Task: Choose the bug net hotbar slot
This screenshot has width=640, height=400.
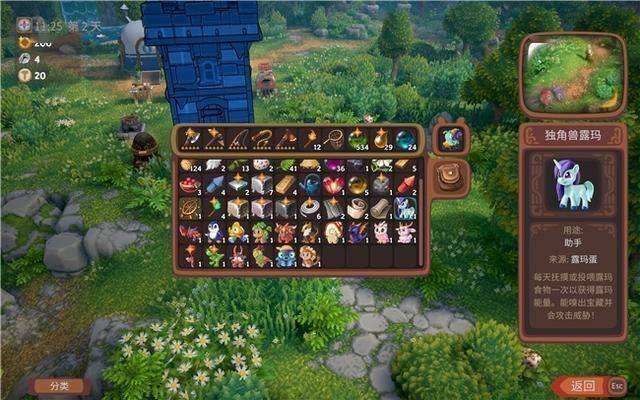Action: tap(333, 138)
